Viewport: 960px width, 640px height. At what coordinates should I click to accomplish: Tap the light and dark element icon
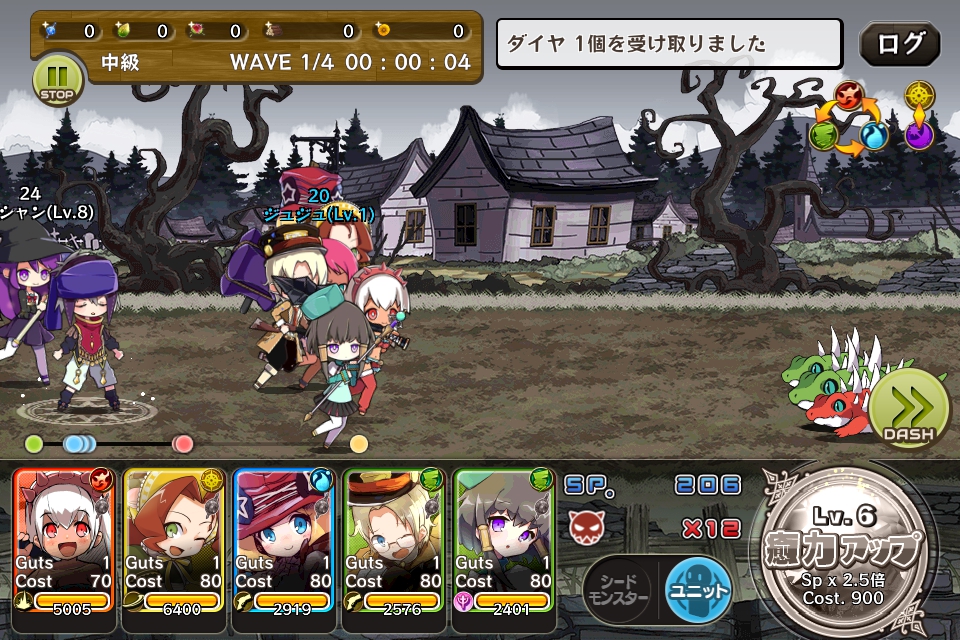[919, 116]
